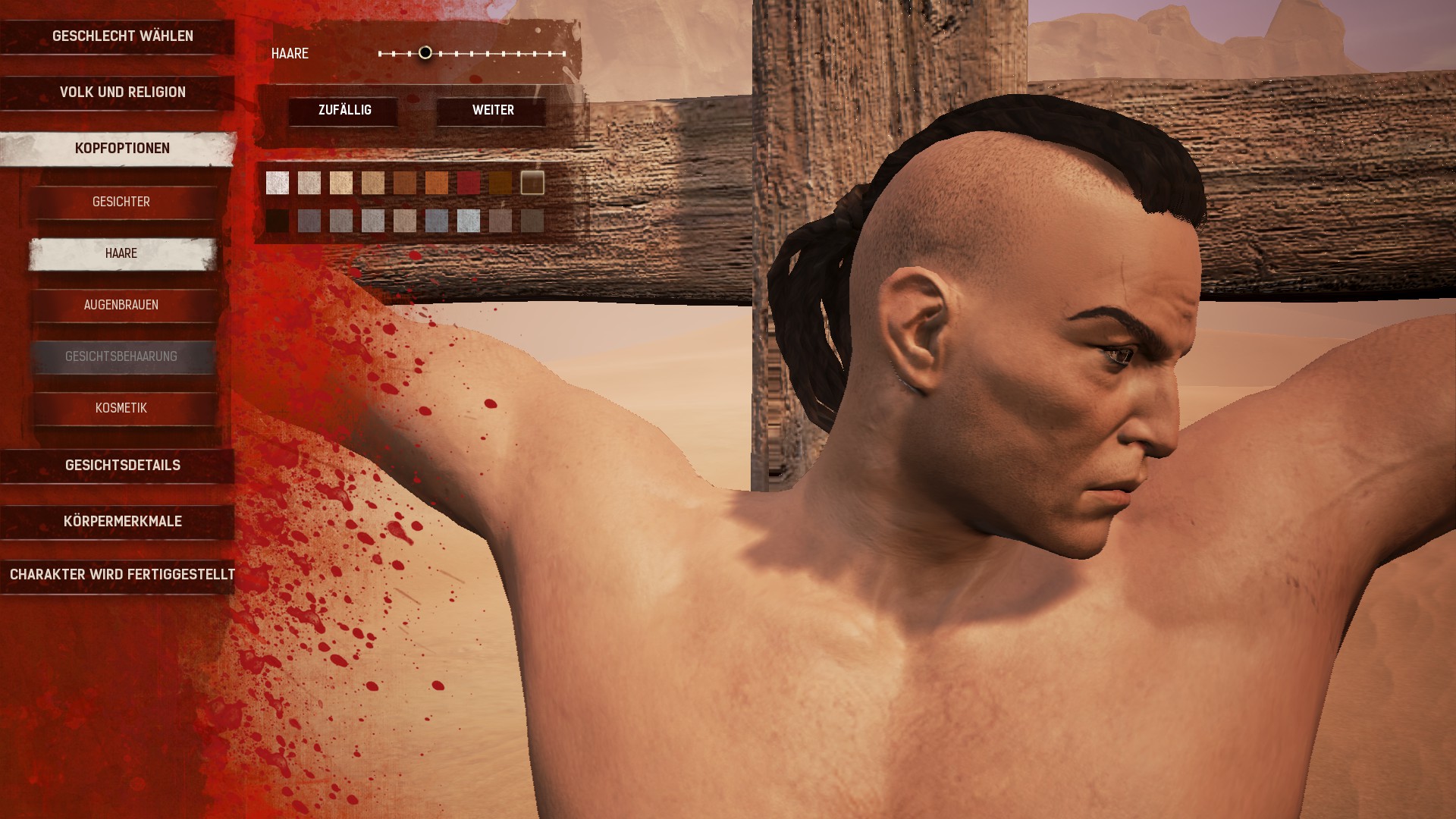This screenshot has height=819, width=1456.
Task: Open the Körpermerkmale section
Action: 122,522
